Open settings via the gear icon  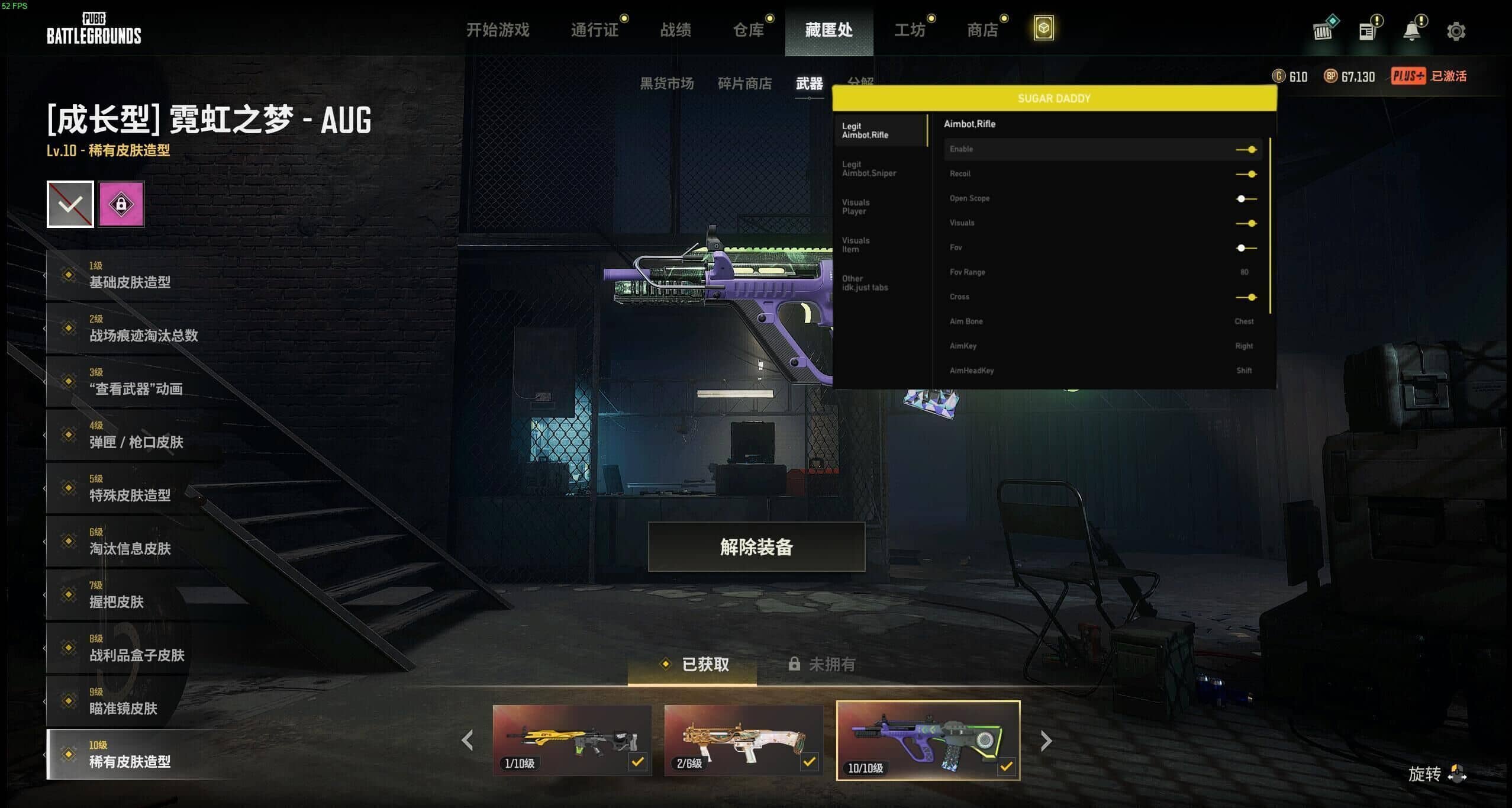click(x=1456, y=31)
